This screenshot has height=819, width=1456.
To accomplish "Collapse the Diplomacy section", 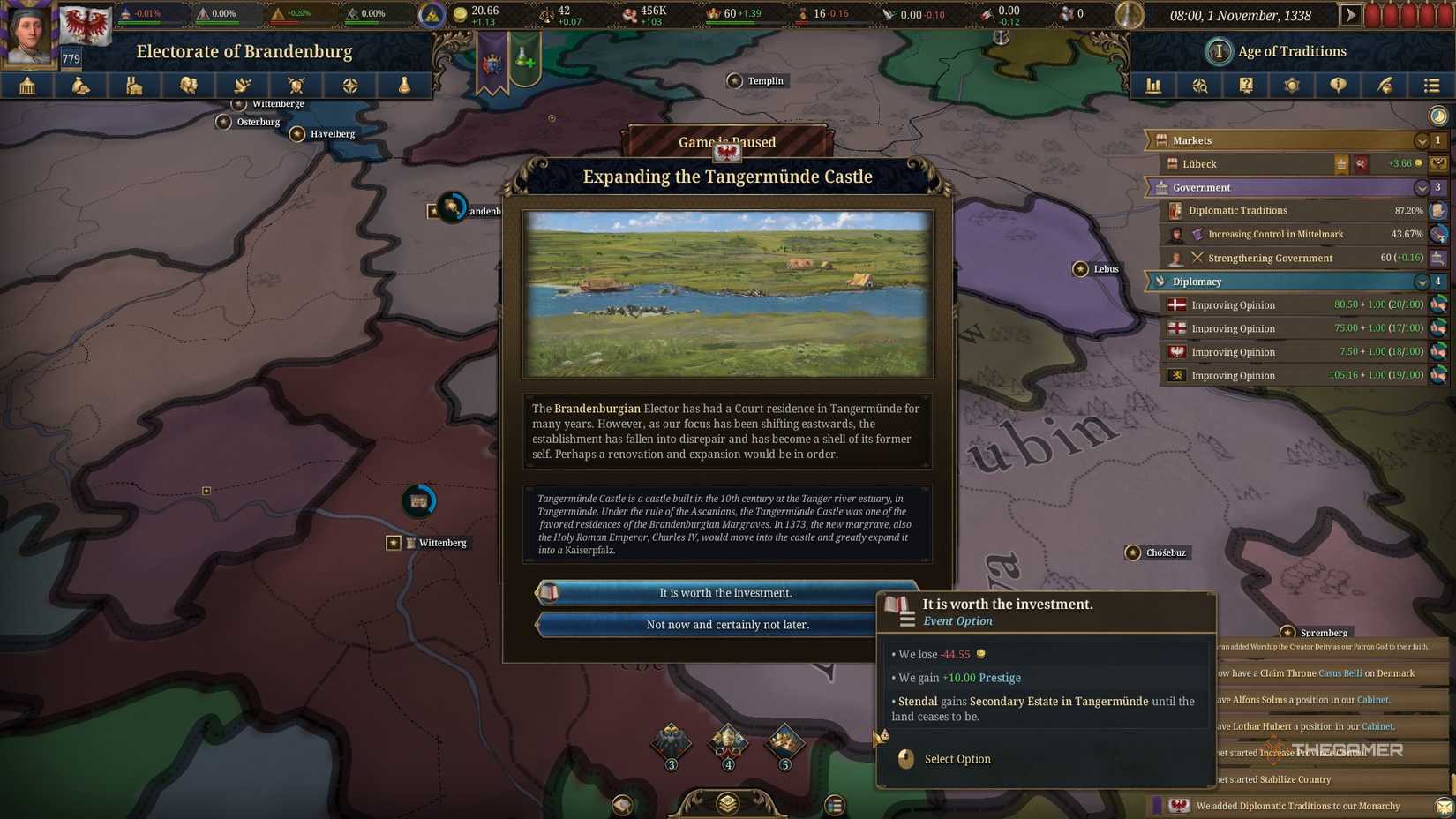I will point(1422,282).
